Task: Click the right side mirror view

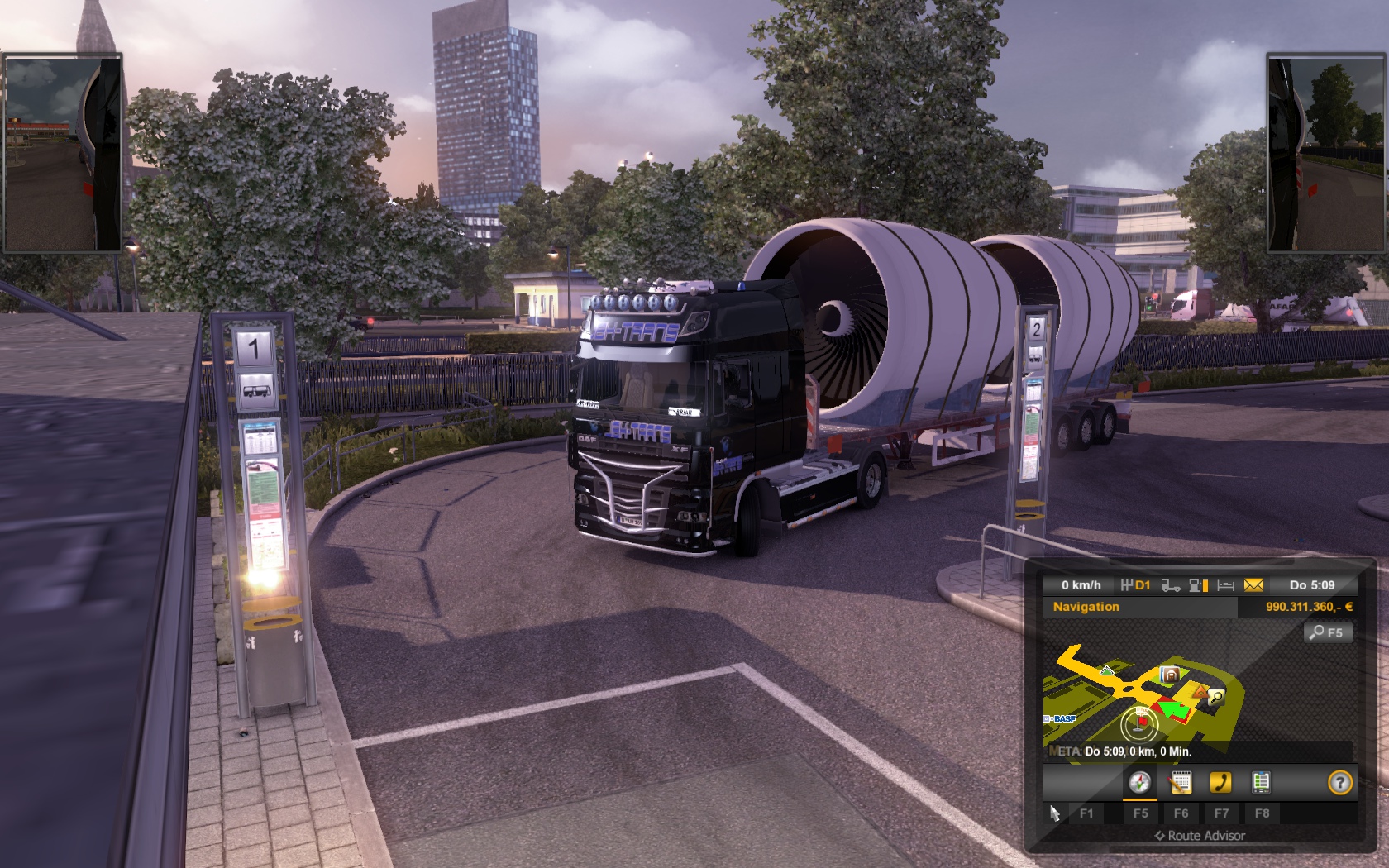Action: click(x=1326, y=153)
